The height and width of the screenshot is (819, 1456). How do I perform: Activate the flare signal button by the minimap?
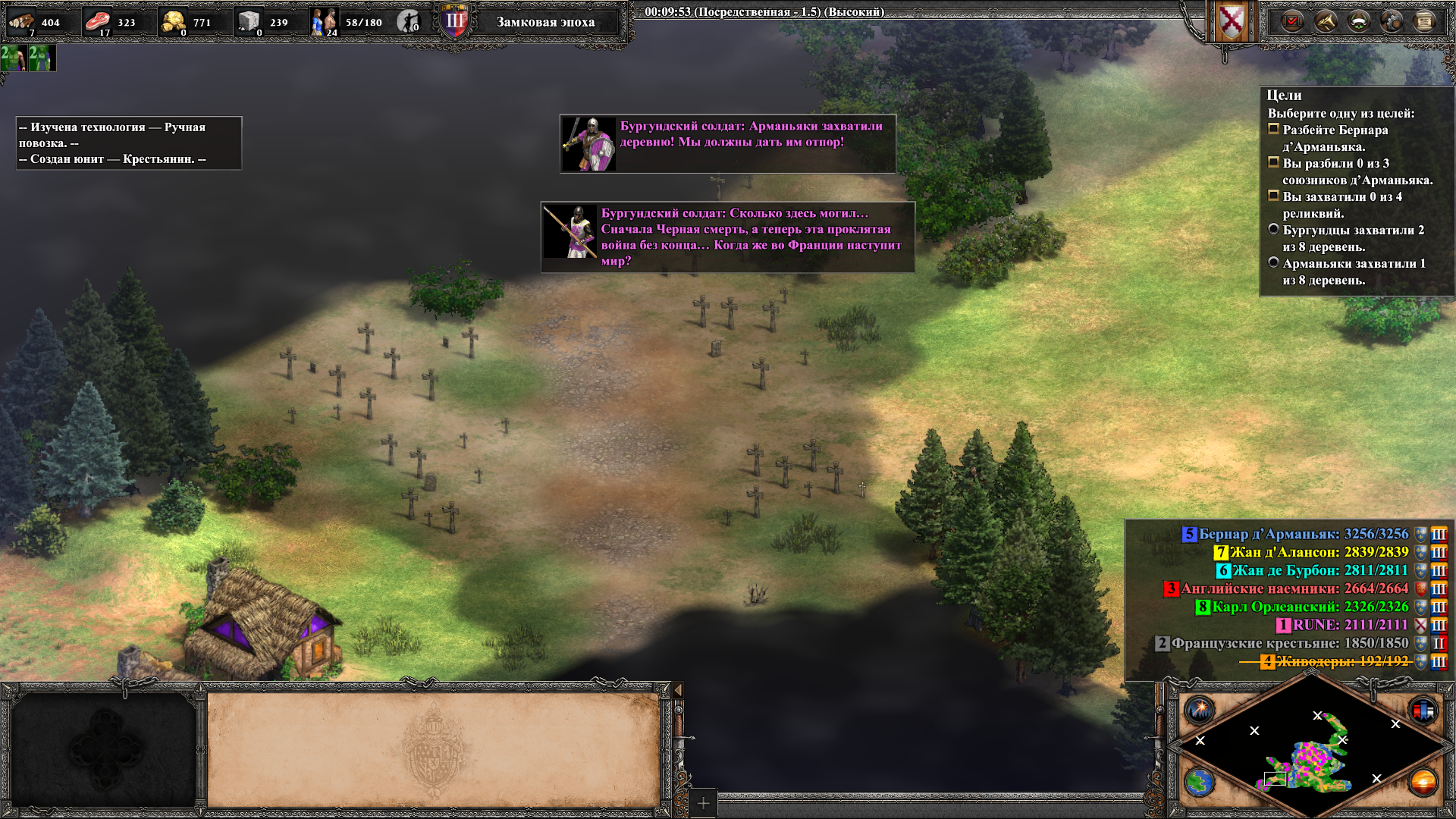[x=1200, y=711]
